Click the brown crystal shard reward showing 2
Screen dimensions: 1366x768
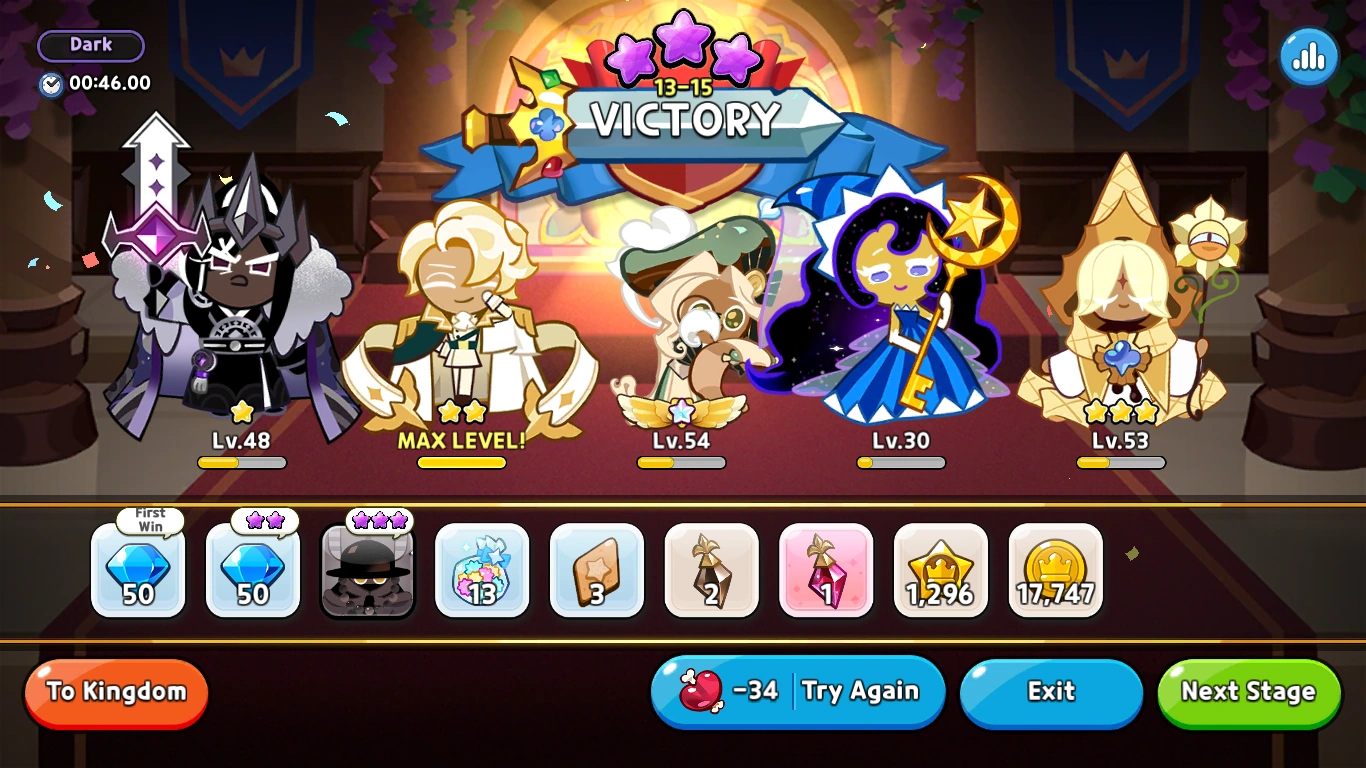(711, 573)
